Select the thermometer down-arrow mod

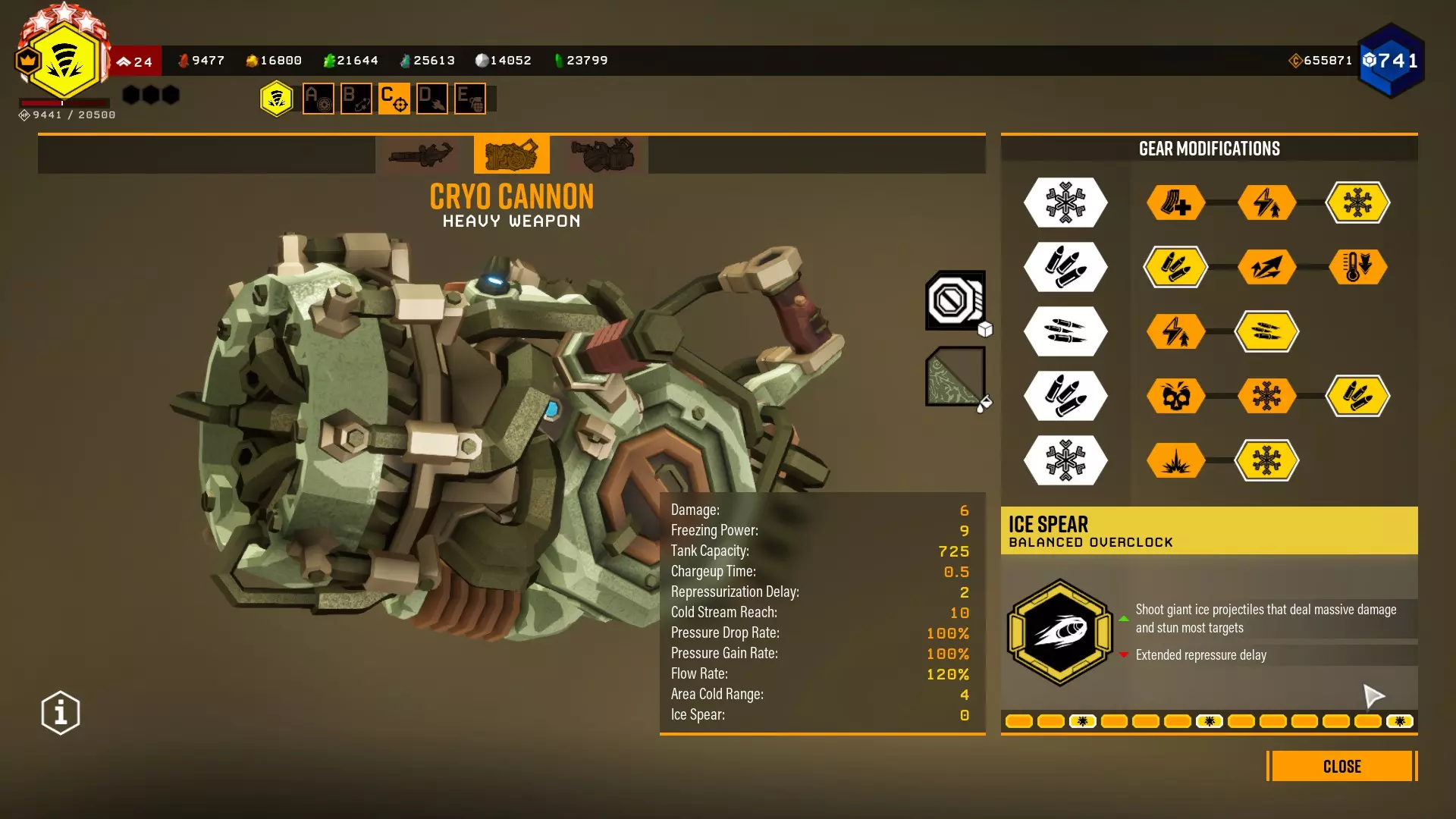(1357, 267)
